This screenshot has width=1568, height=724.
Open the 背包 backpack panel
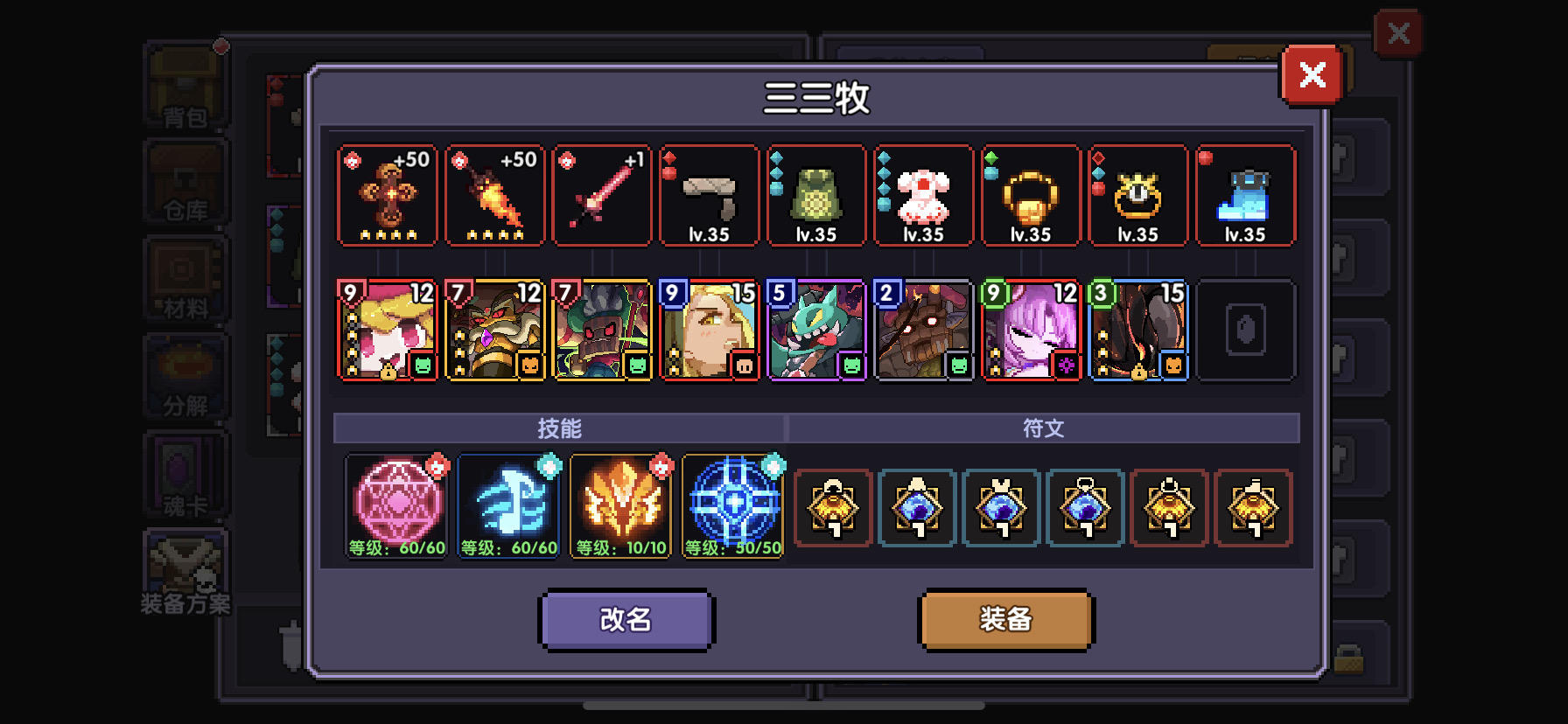point(185,87)
